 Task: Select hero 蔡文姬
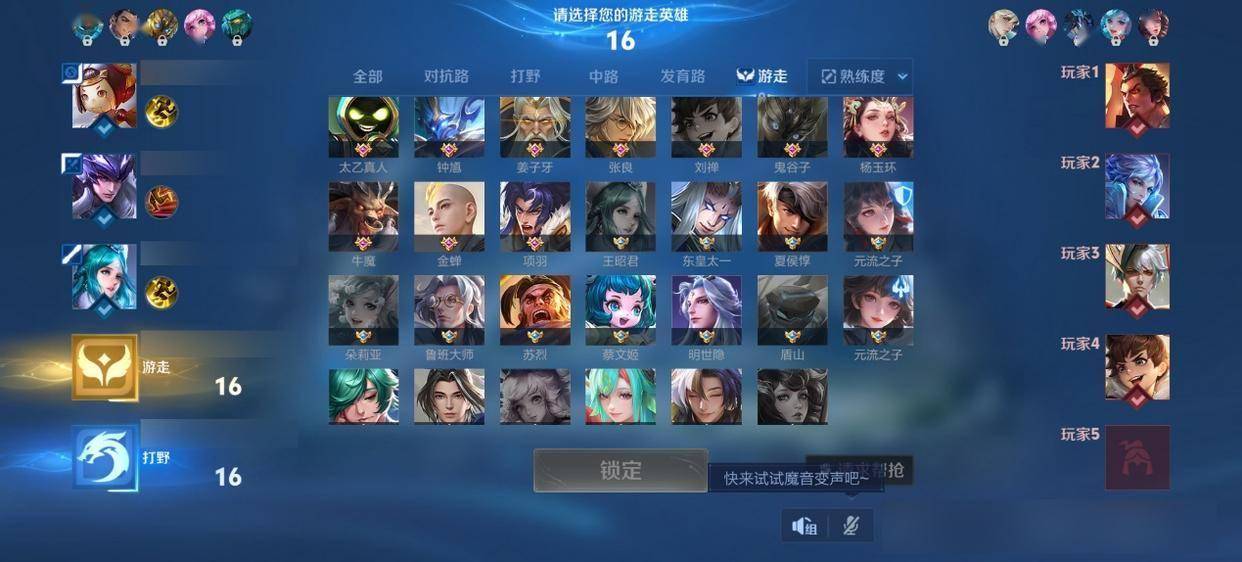click(620, 310)
